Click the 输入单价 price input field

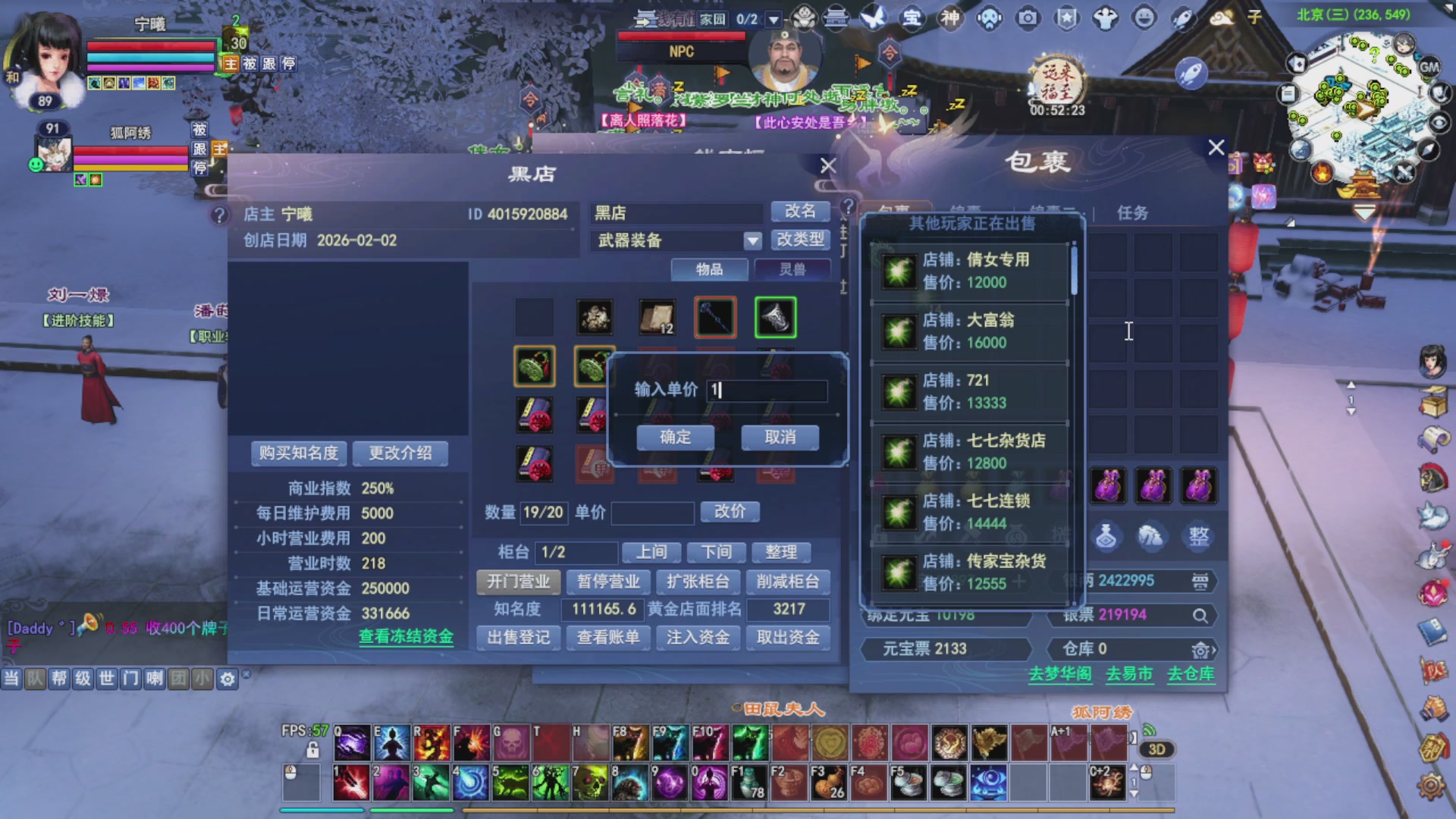766,391
